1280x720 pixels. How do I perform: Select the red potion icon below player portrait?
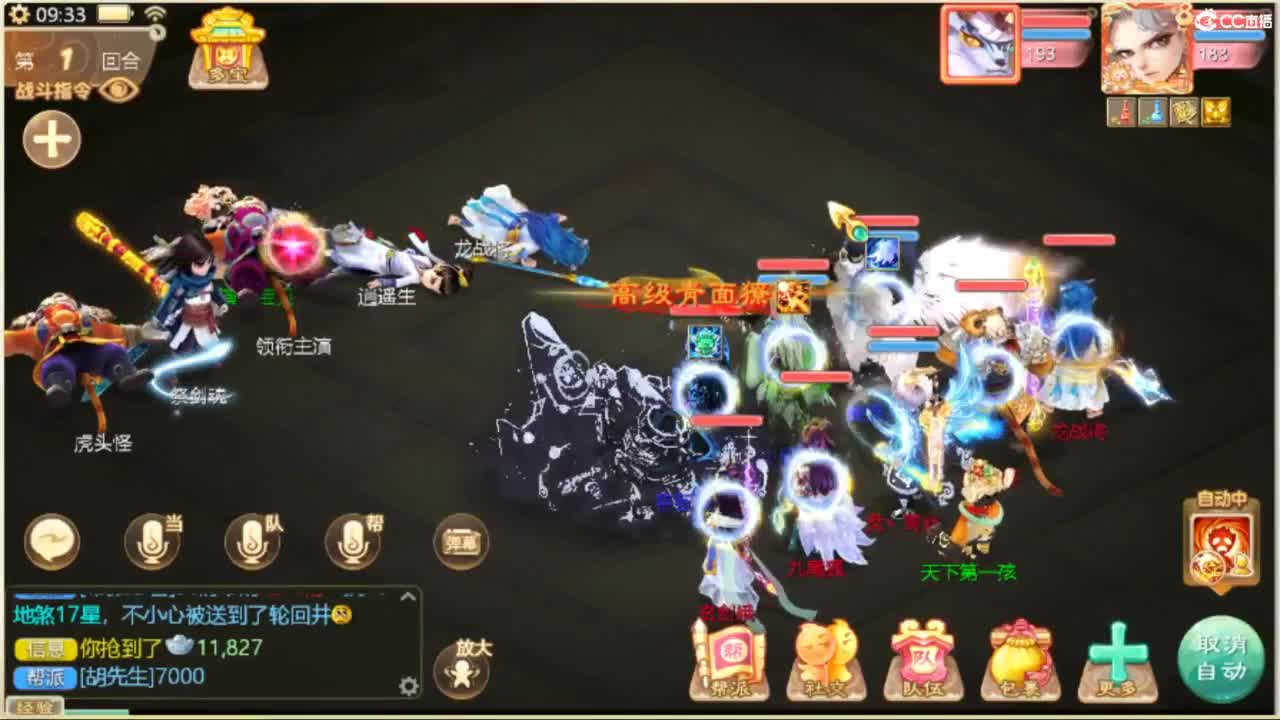click(1122, 111)
